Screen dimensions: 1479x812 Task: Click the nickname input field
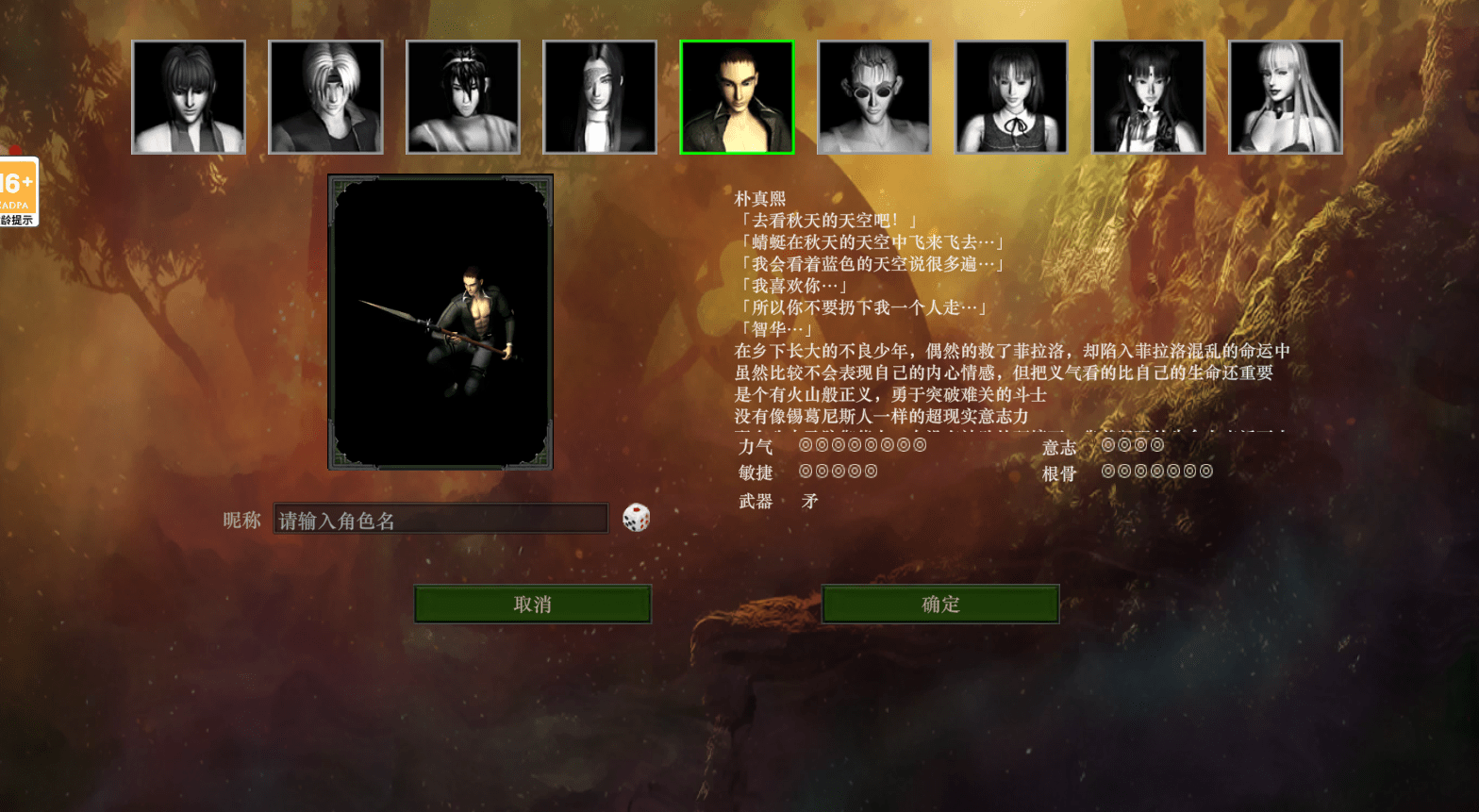pyautogui.click(x=440, y=520)
